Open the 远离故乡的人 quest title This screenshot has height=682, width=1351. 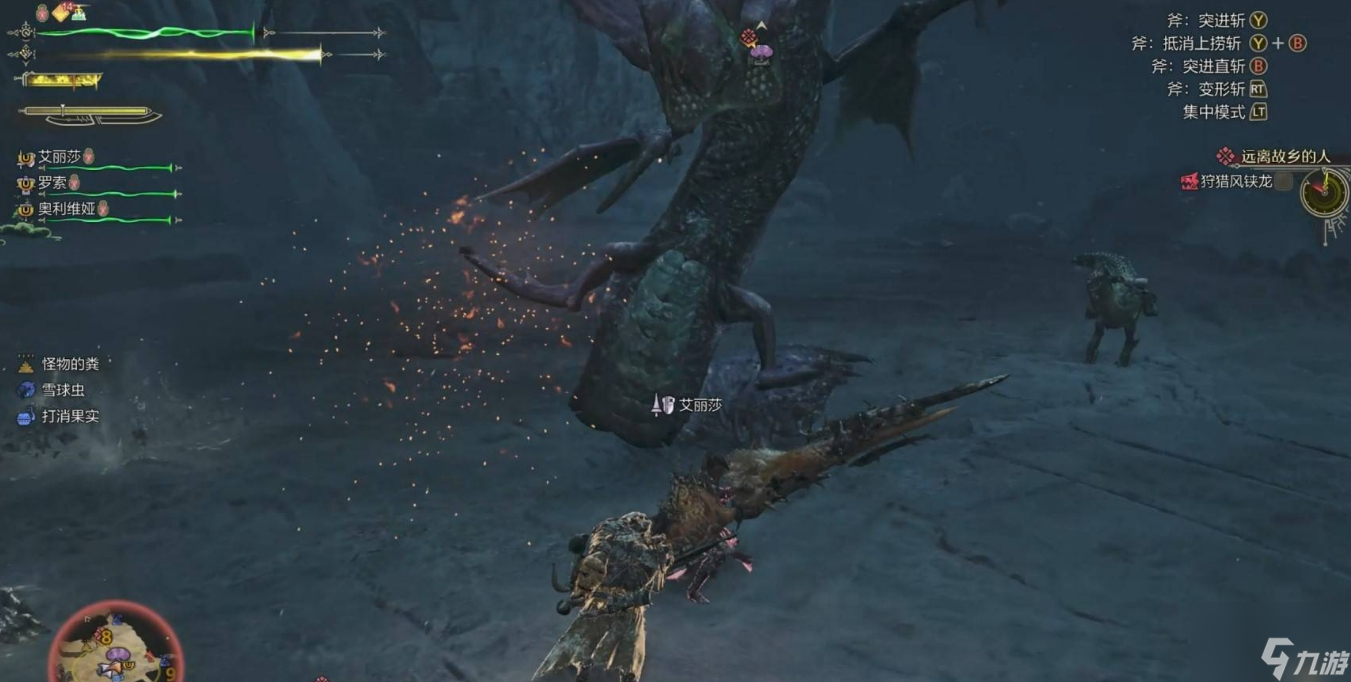[1285, 157]
